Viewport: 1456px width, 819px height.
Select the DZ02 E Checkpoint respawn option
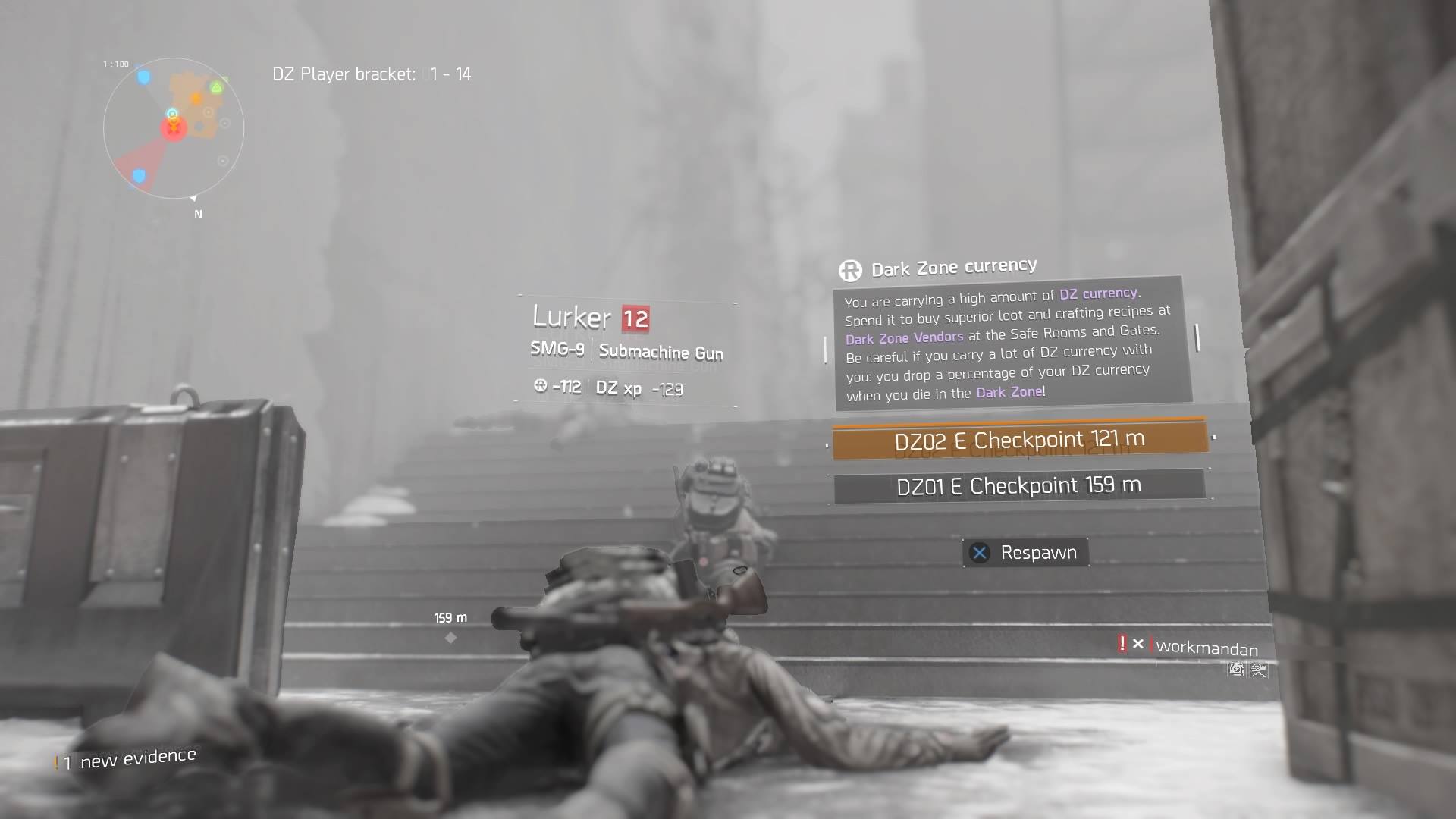pos(1019,440)
